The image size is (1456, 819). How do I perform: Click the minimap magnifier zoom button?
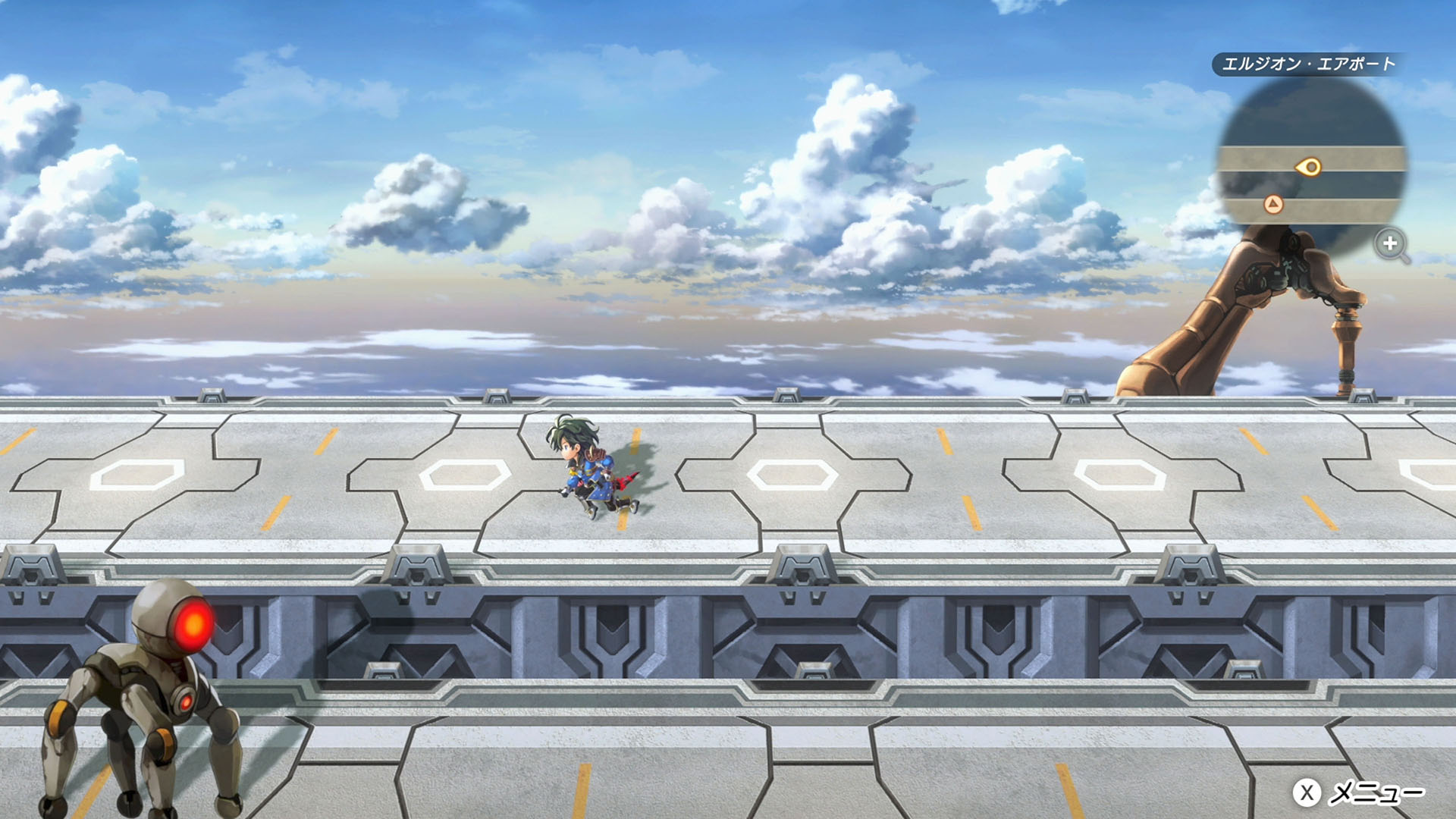point(1391,244)
